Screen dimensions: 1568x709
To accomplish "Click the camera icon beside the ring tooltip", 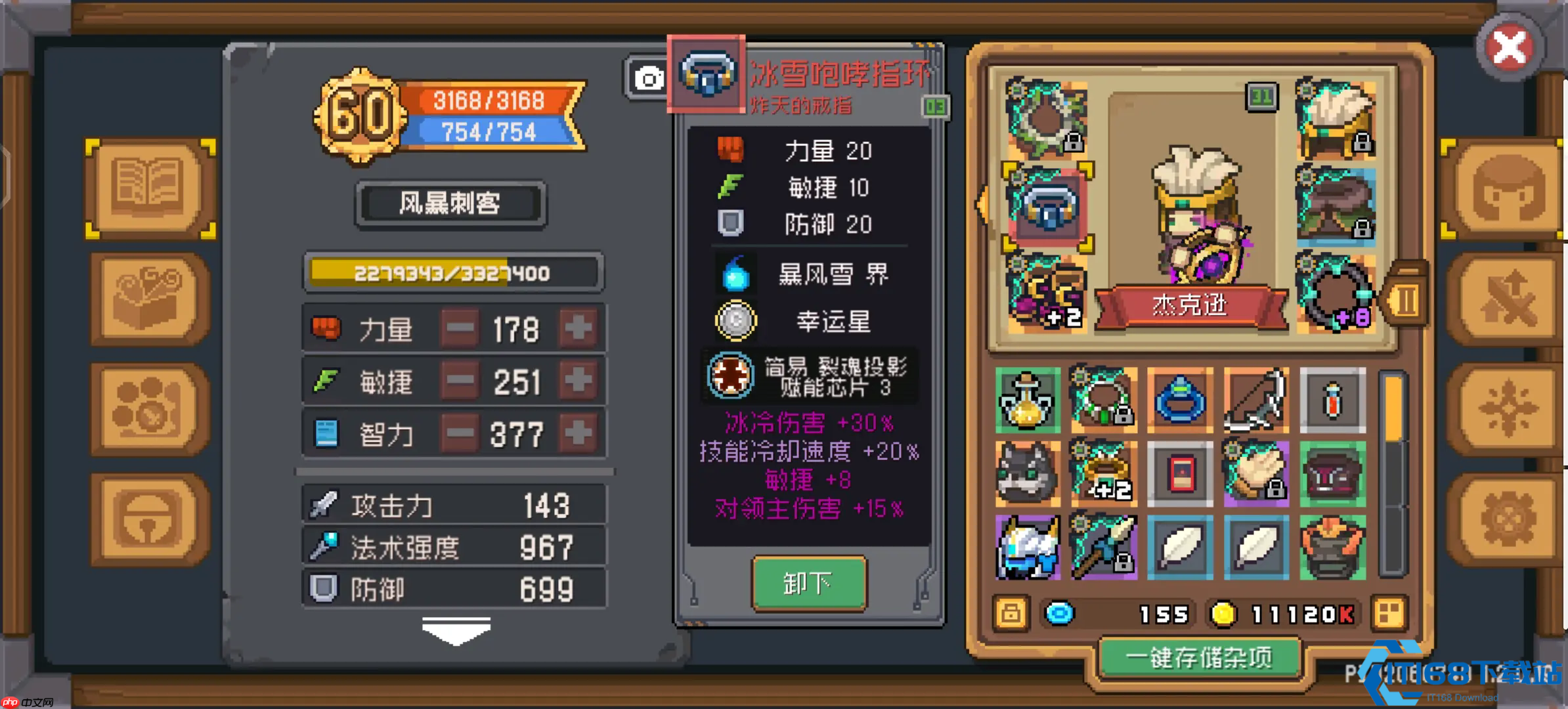I will pos(649,79).
